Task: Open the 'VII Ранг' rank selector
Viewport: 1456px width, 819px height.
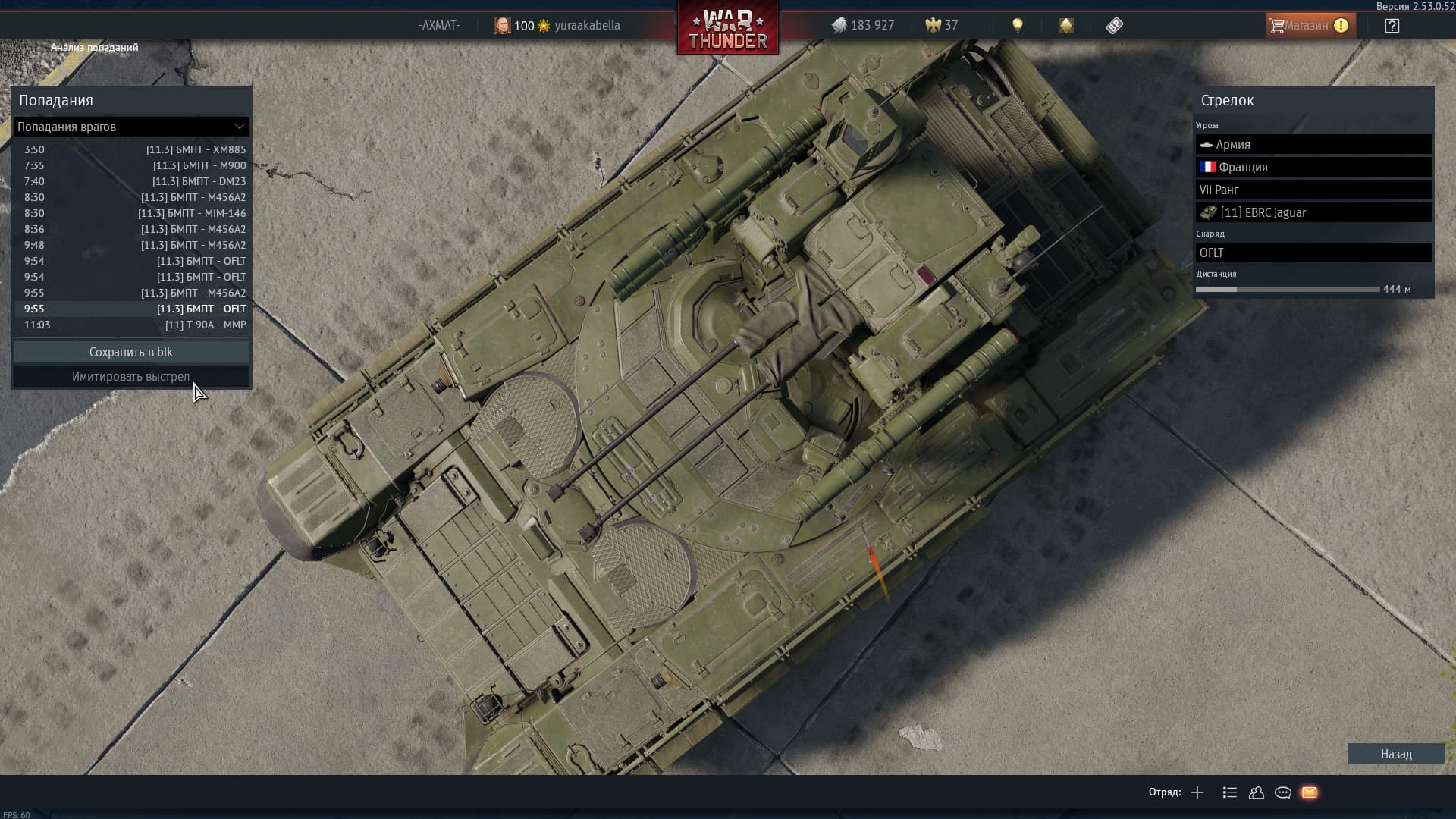Action: click(x=1313, y=190)
